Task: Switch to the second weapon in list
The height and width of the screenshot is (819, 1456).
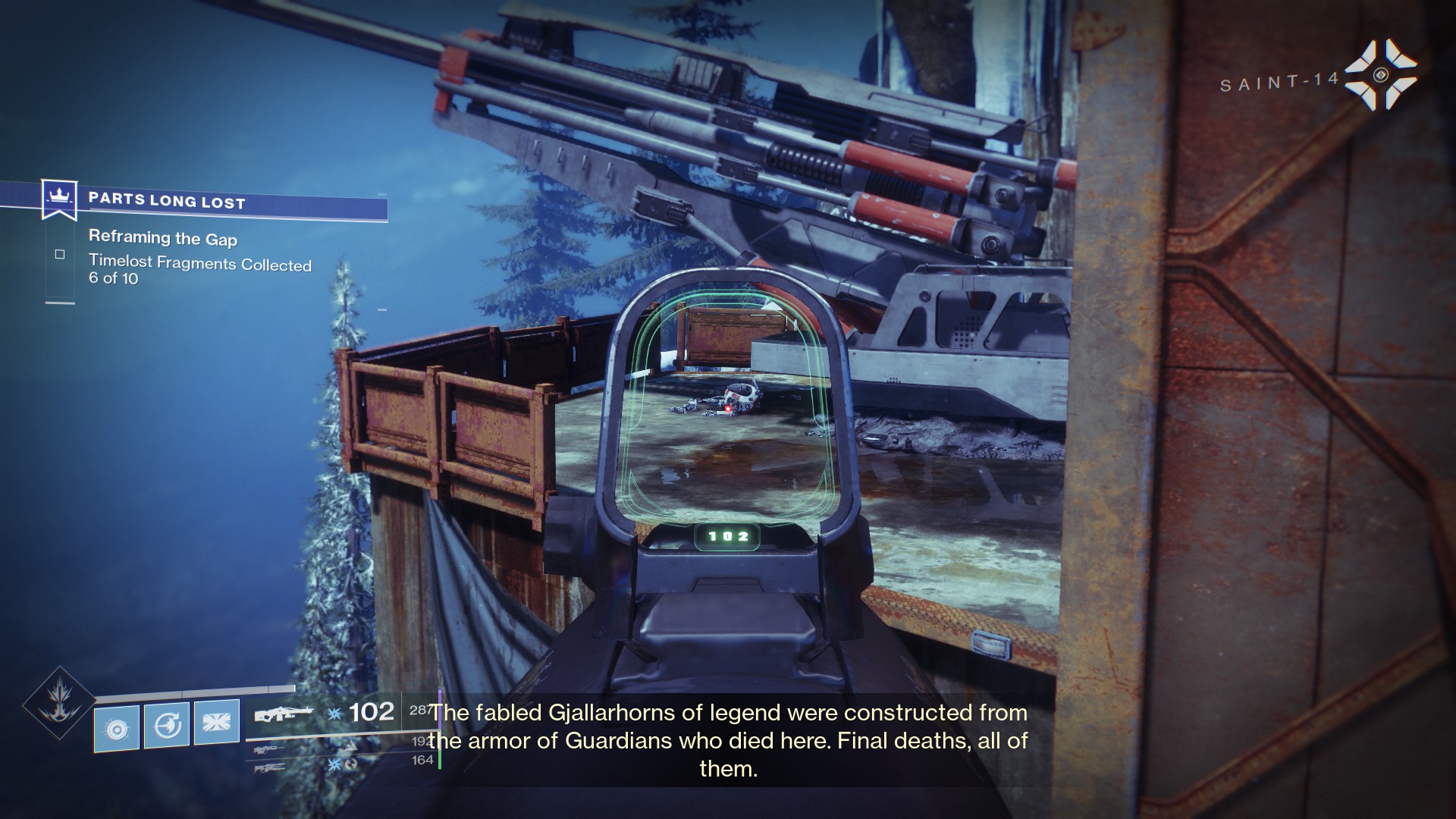Action: pyautogui.click(x=271, y=749)
